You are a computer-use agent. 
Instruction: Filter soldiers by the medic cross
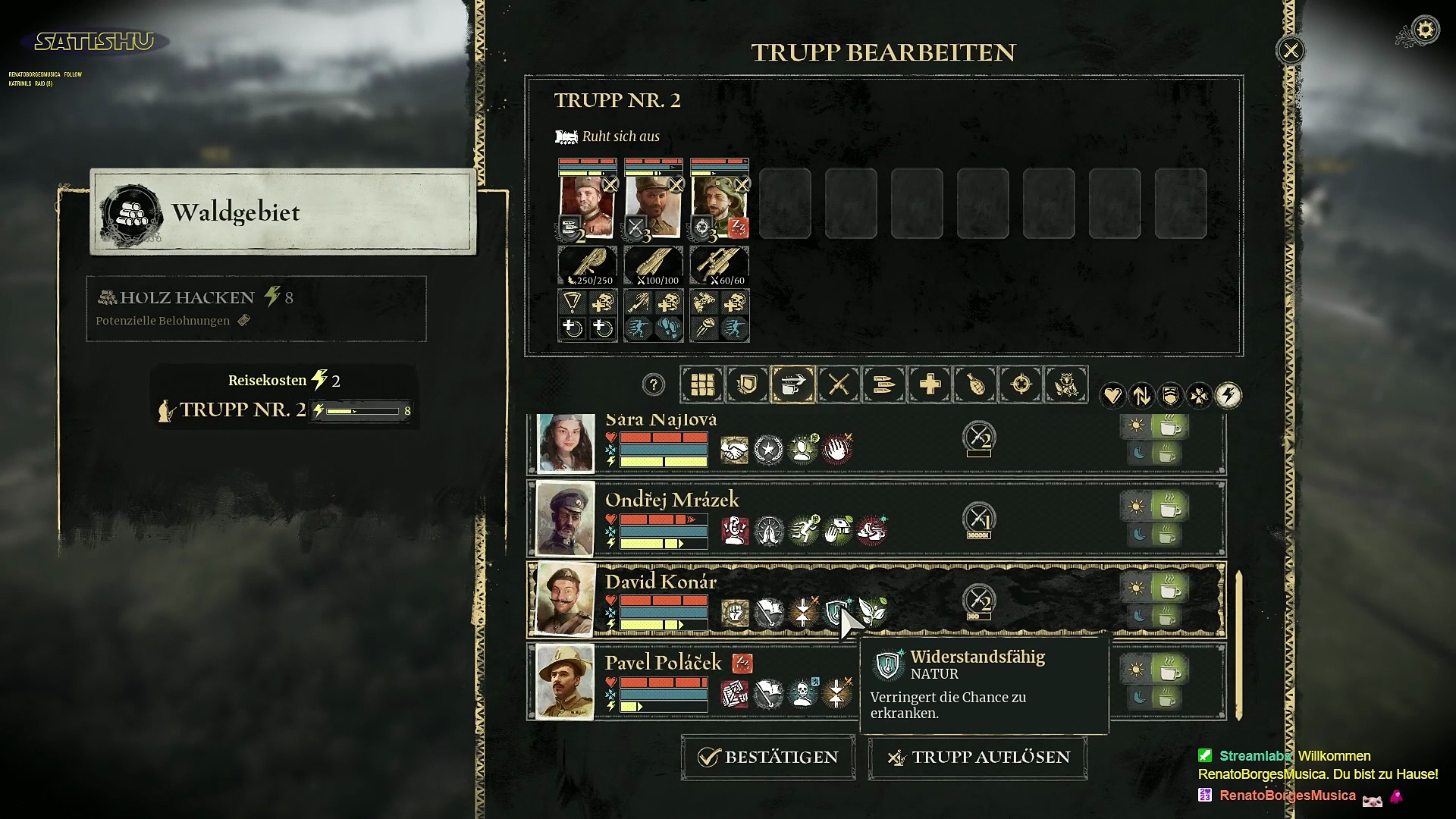point(930,384)
